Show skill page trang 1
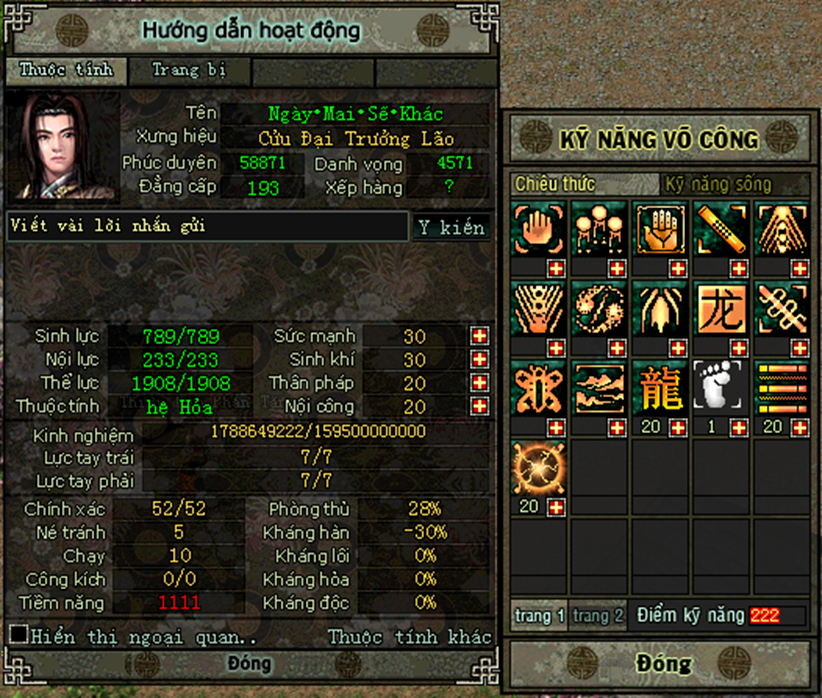Screen dimensions: 822x698 click(x=541, y=616)
